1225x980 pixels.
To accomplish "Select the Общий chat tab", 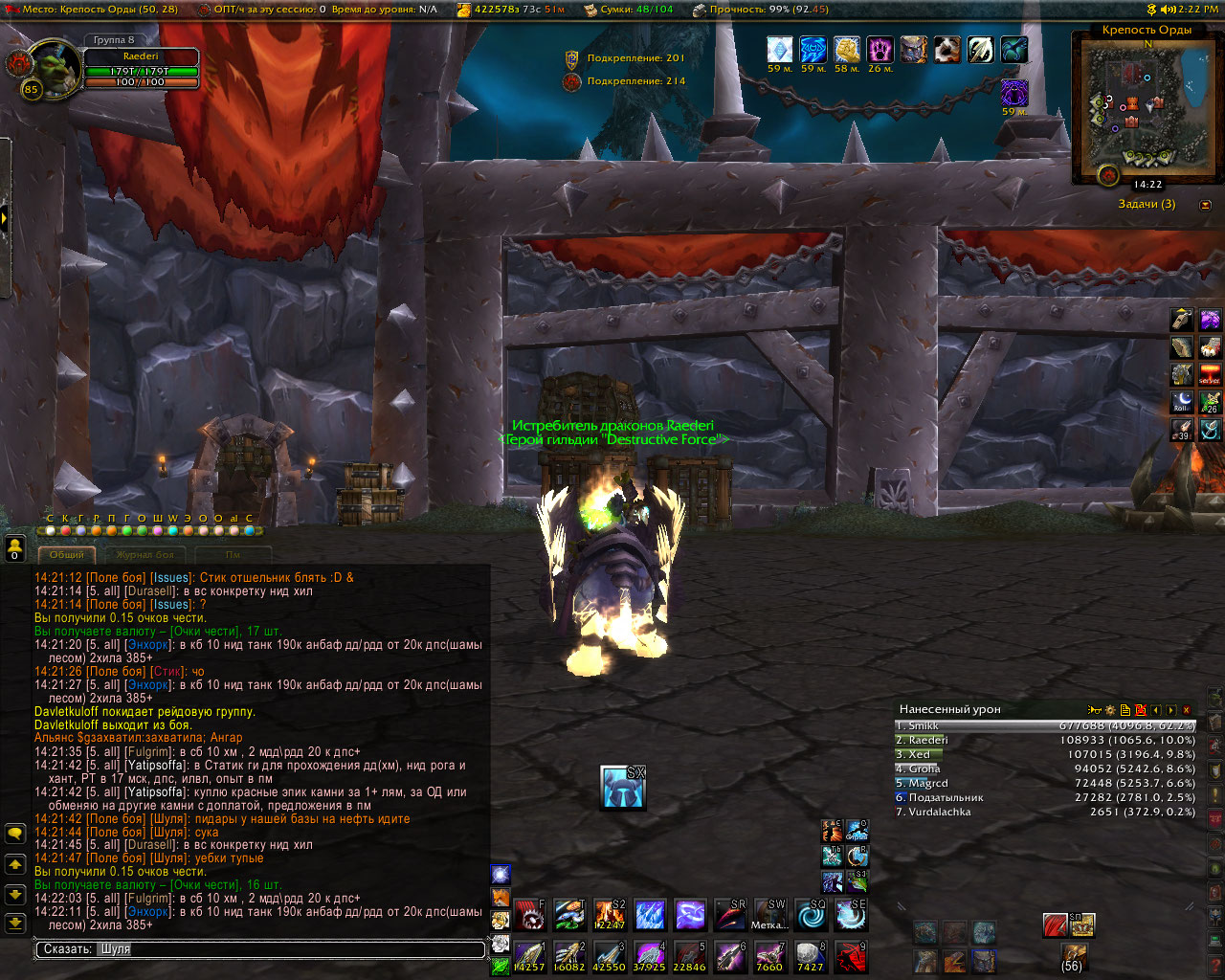I will pos(67,555).
